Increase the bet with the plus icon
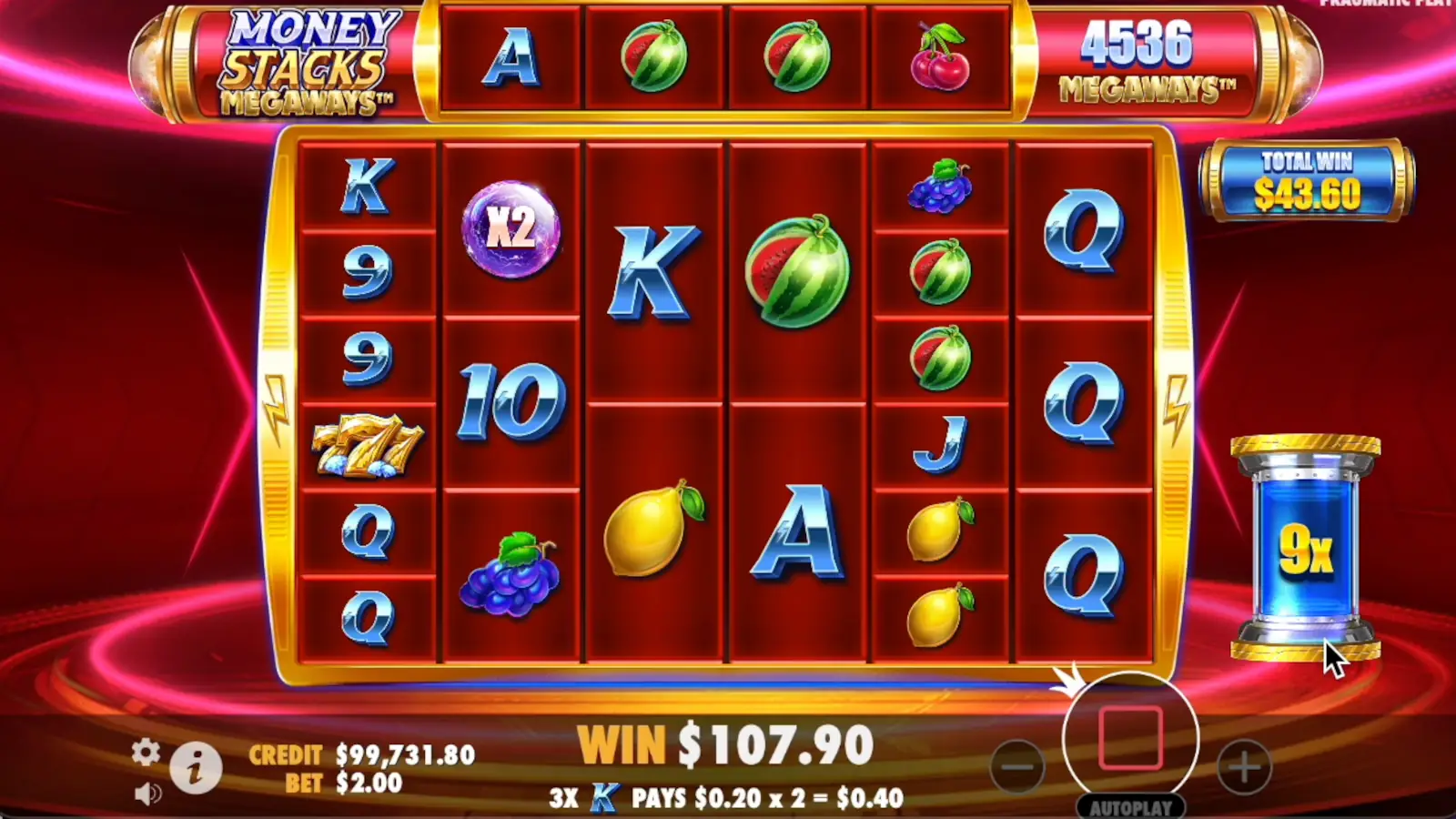The height and width of the screenshot is (819, 1456). pos(1242,767)
